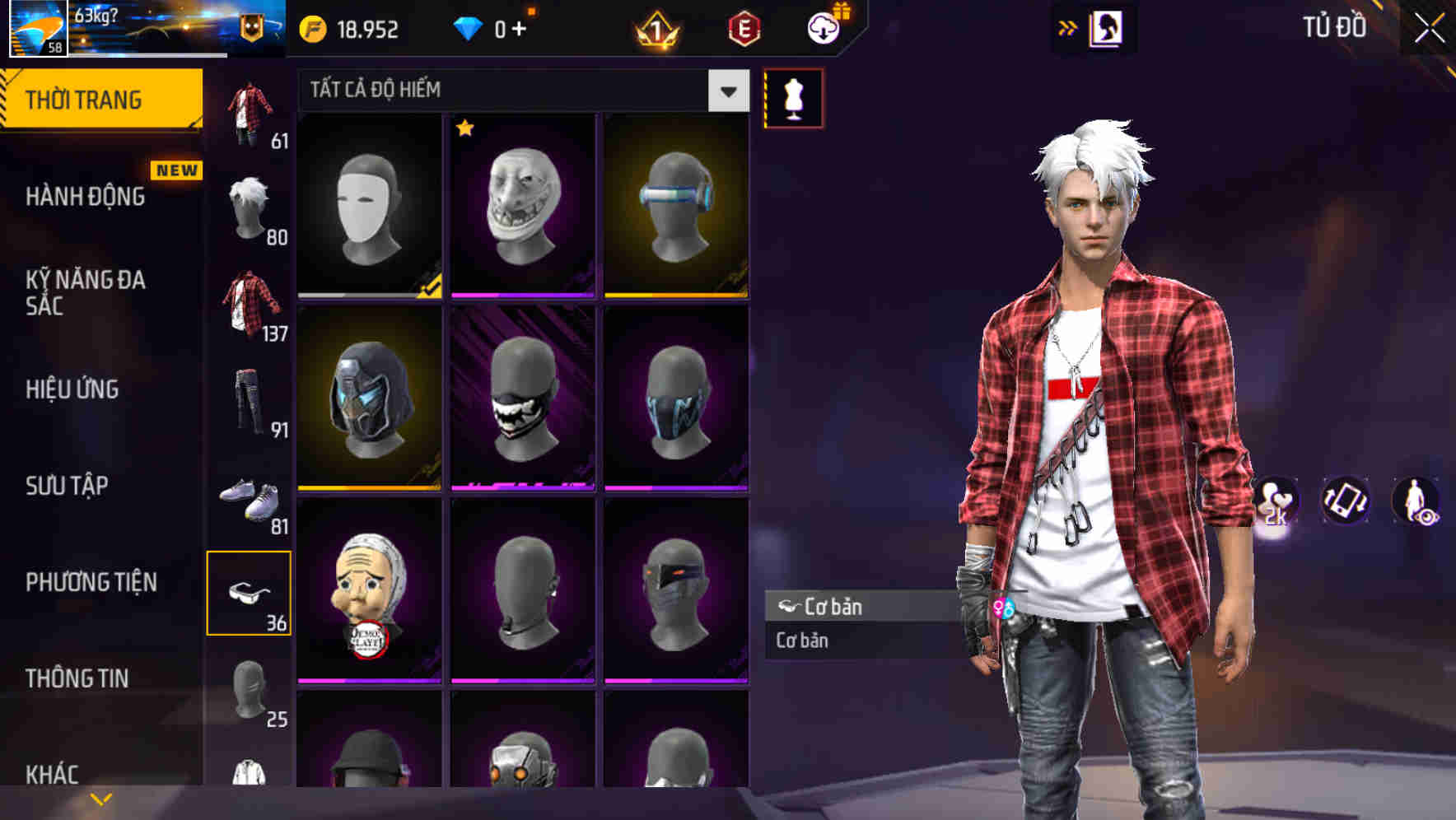Select the white faceless mask thumbnail
Screen dimensions: 1456x820
coord(371,203)
